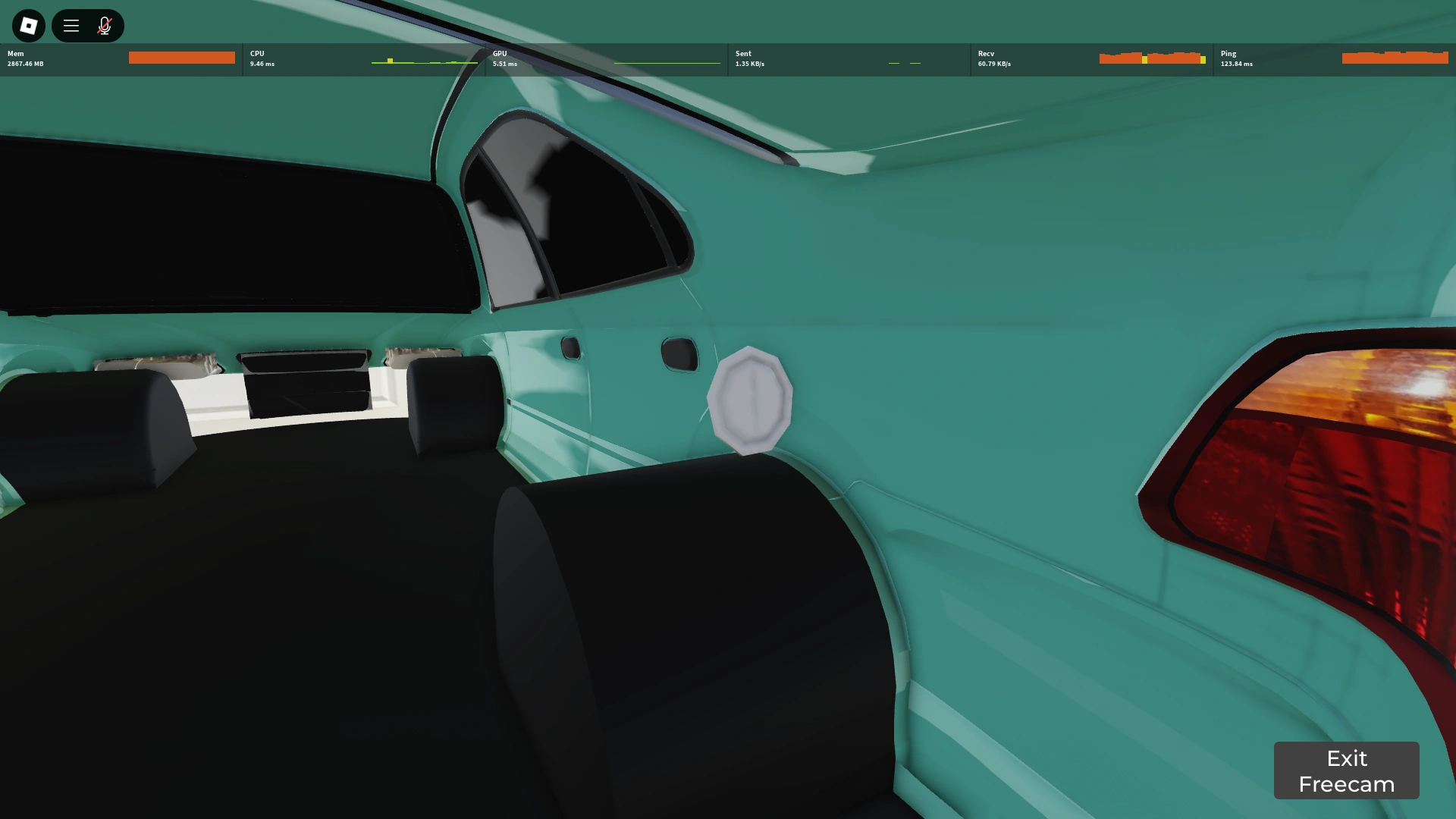Screen dimensions: 1456x819
Task: Select the Mem stat label
Action: (14, 54)
